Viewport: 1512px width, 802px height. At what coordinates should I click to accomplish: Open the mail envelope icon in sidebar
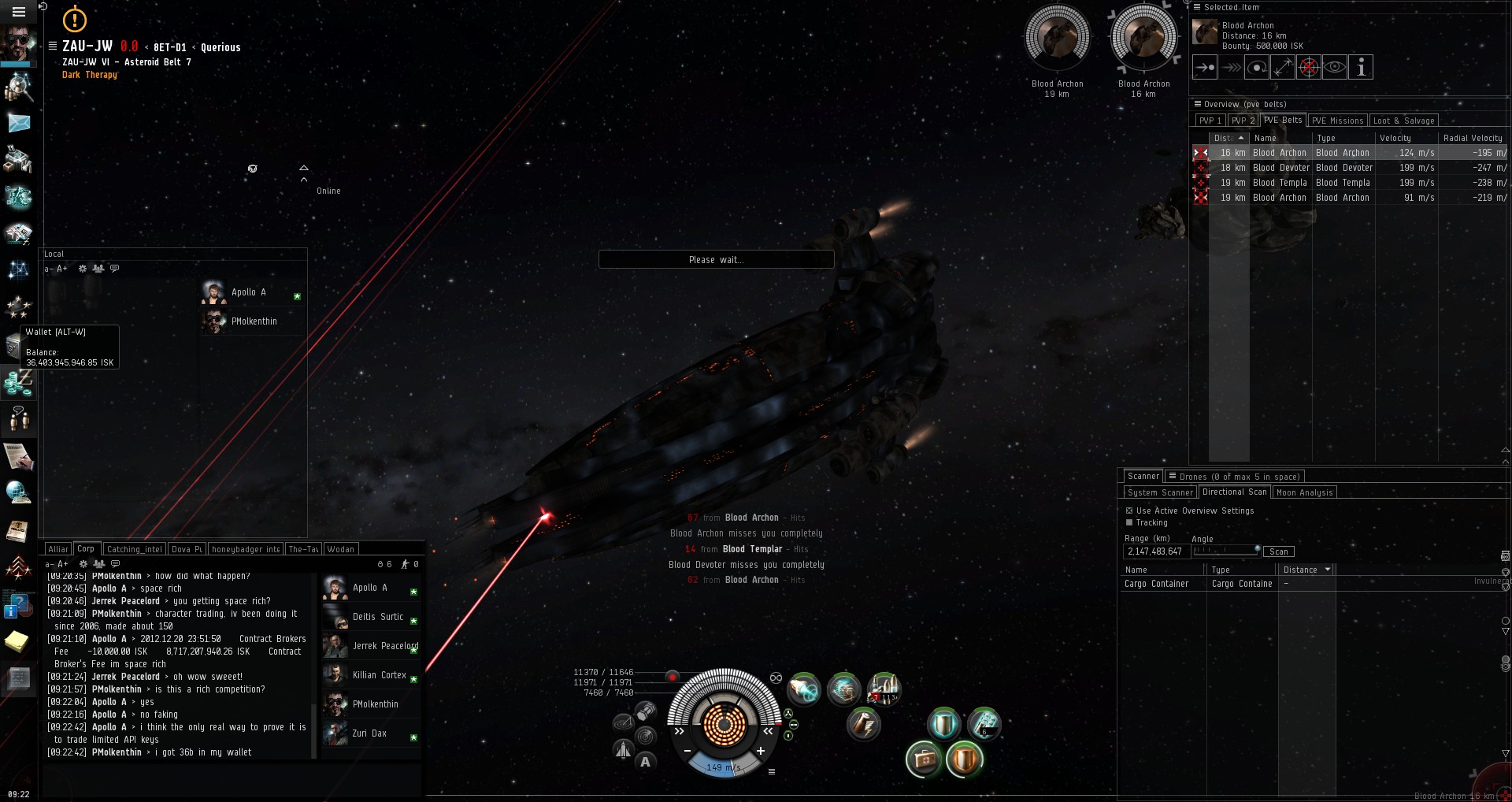click(x=18, y=123)
